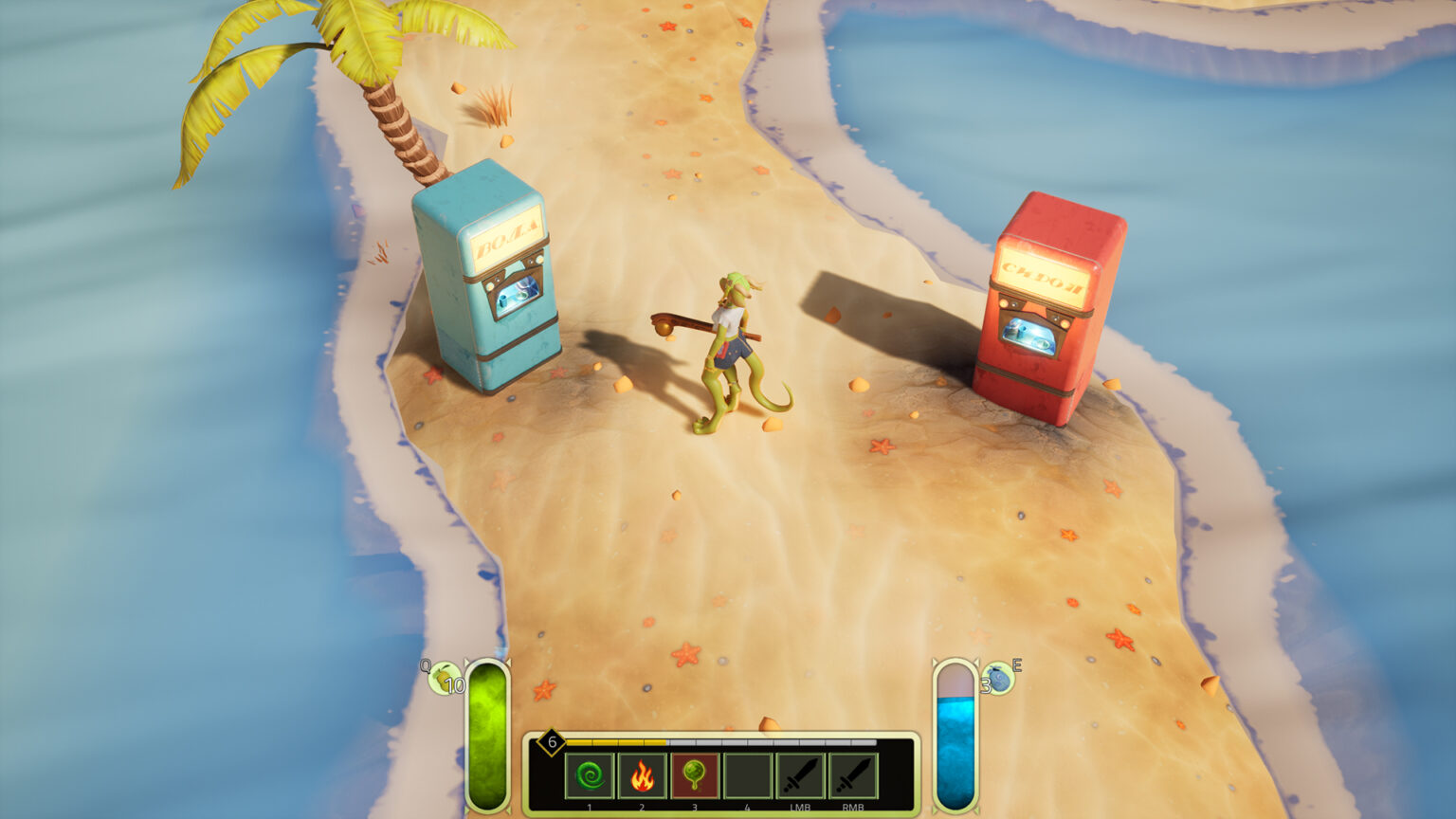Use the blue mana potion icon
Image resolution: width=1456 pixels, height=819 pixels.
[998, 677]
